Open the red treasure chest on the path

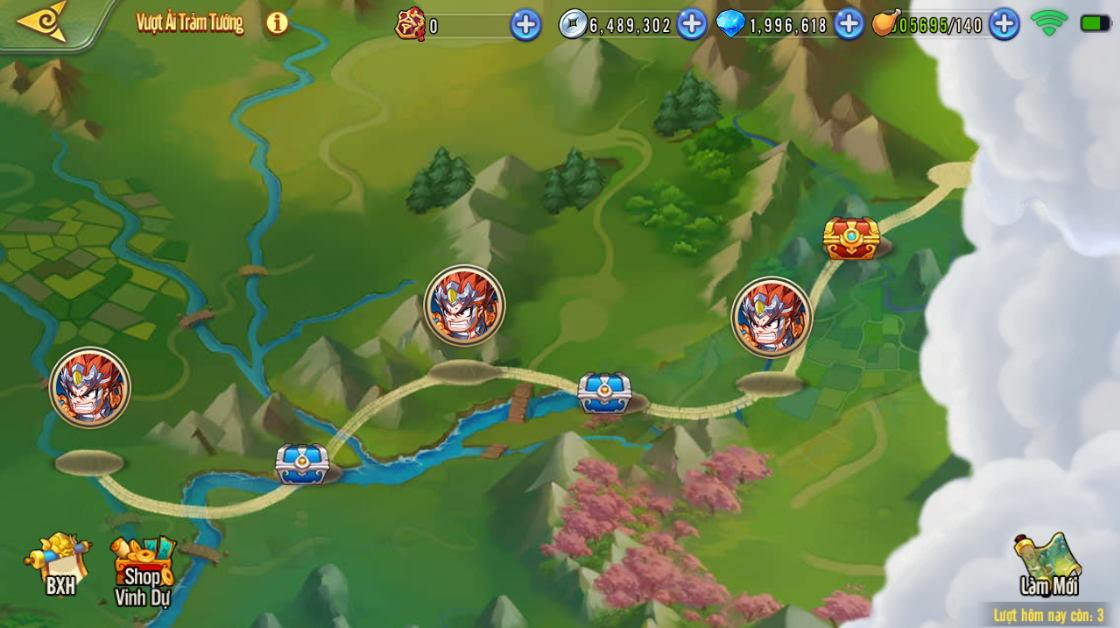click(x=851, y=239)
